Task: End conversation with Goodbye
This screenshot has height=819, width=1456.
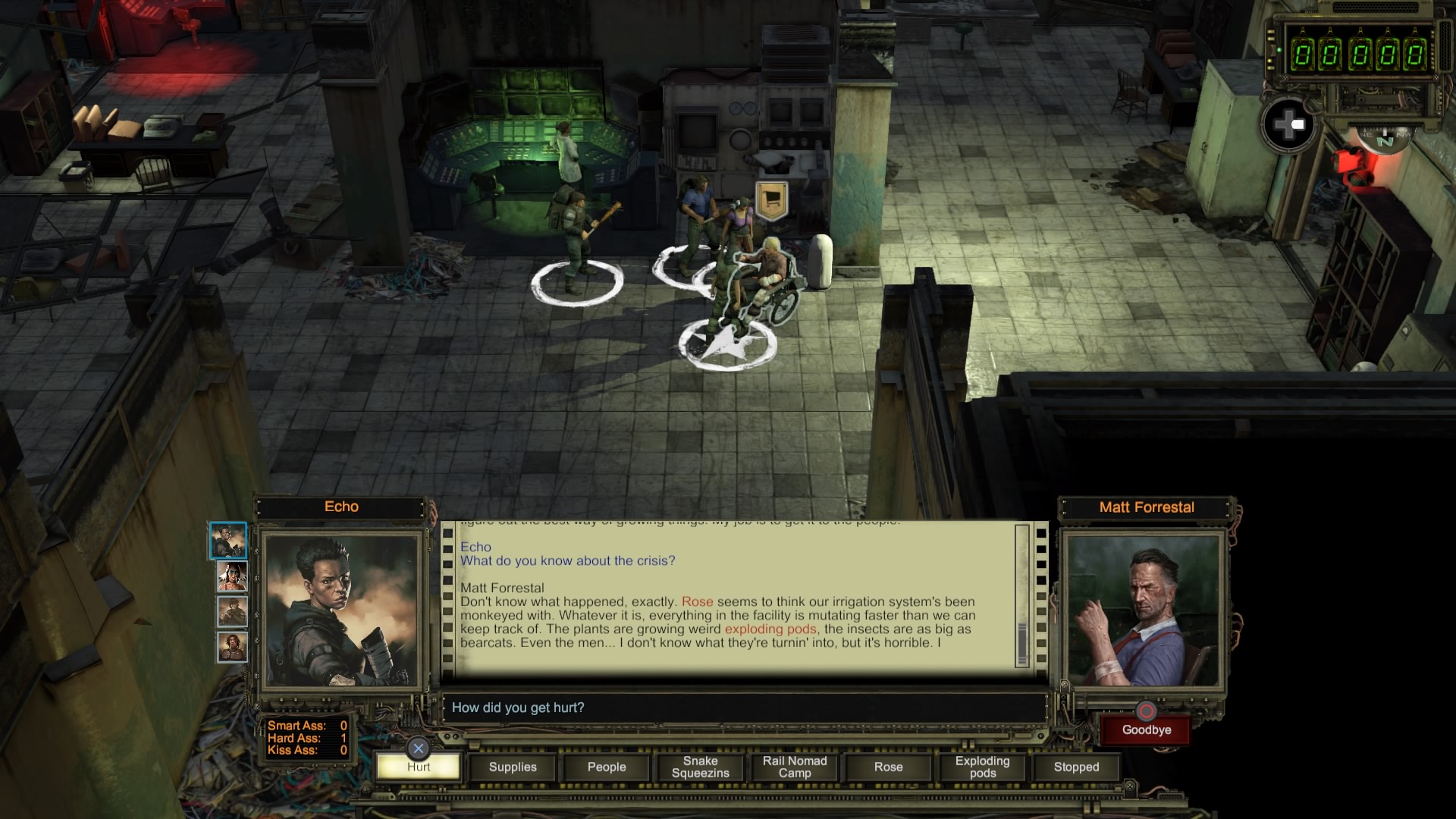Action: (1146, 730)
